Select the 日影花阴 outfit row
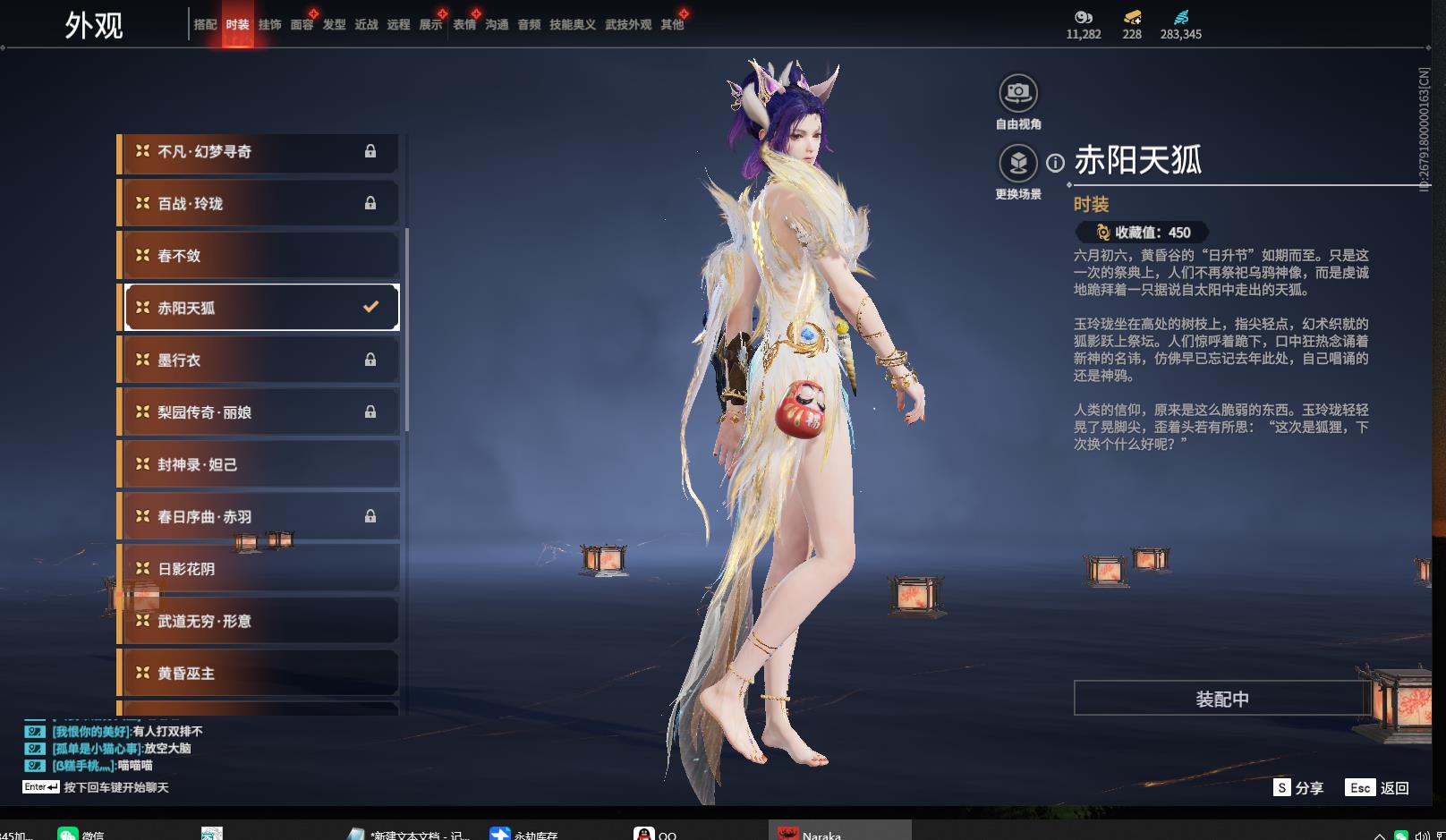Image resolution: width=1446 pixels, height=840 pixels. [x=259, y=569]
